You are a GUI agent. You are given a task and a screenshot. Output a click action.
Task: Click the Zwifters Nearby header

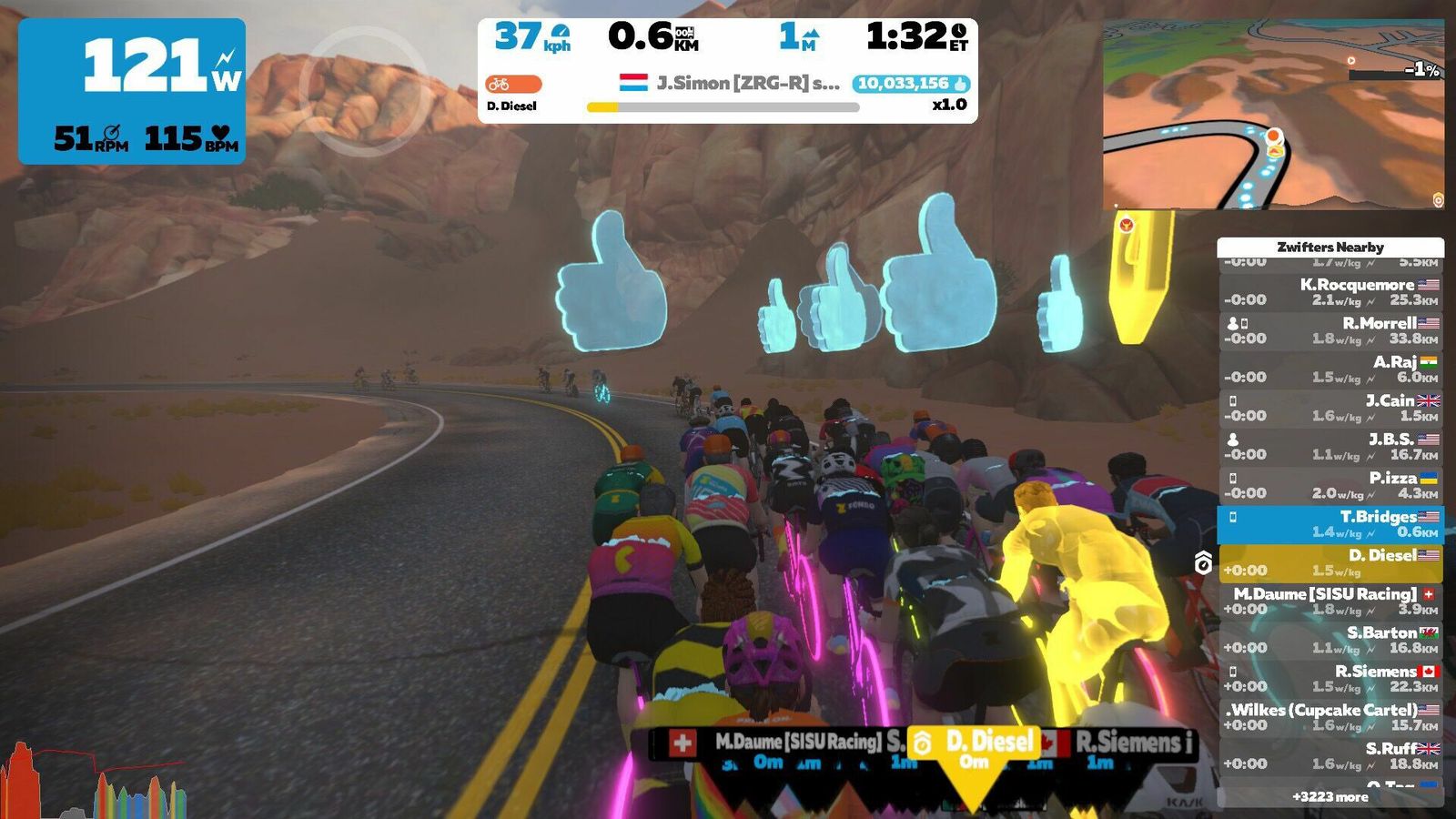1330,247
